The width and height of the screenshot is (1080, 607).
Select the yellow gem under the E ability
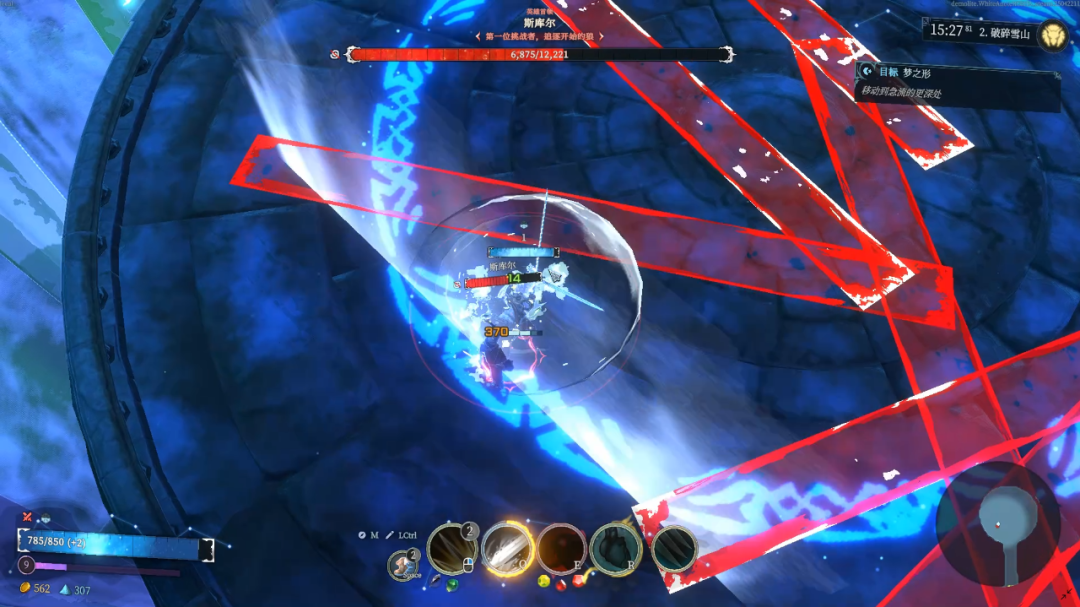click(543, 580)
